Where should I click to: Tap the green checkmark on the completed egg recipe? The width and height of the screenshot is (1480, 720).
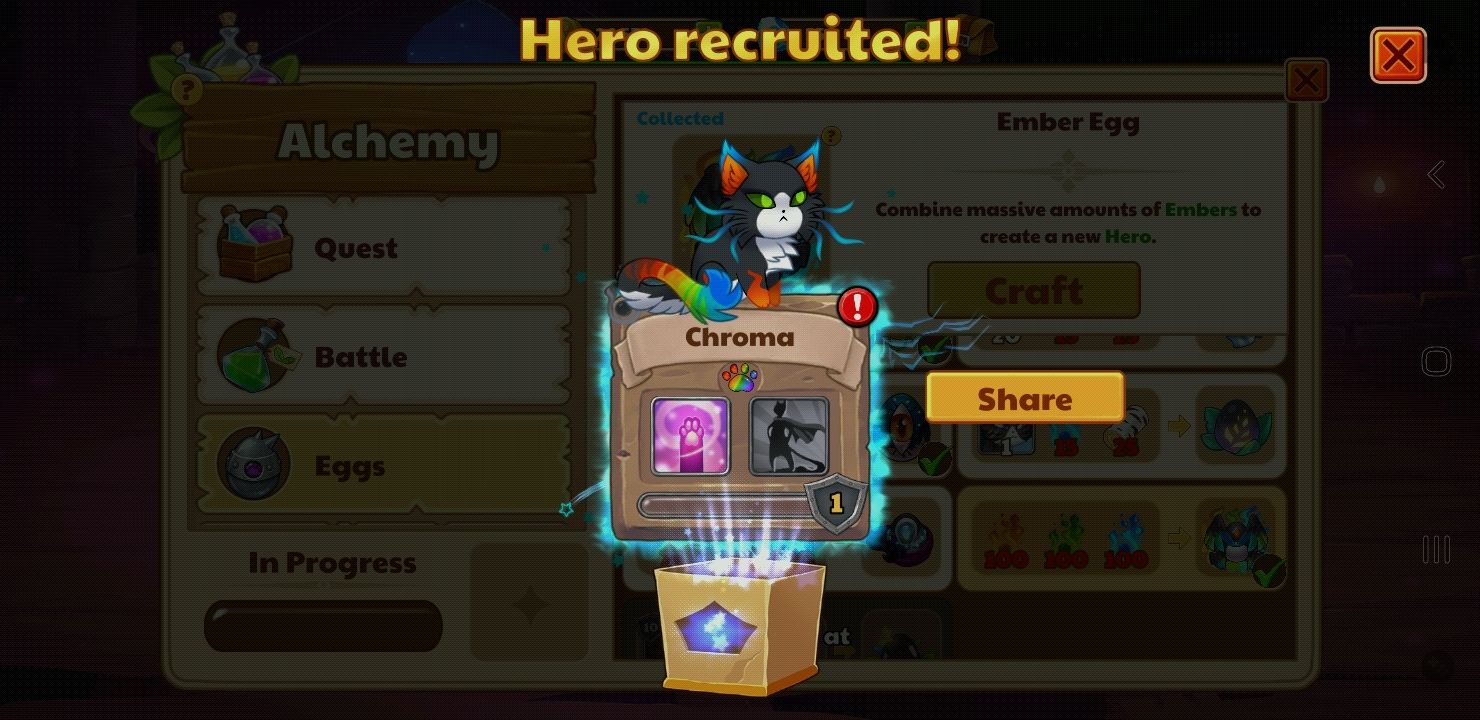pos(932,347)
